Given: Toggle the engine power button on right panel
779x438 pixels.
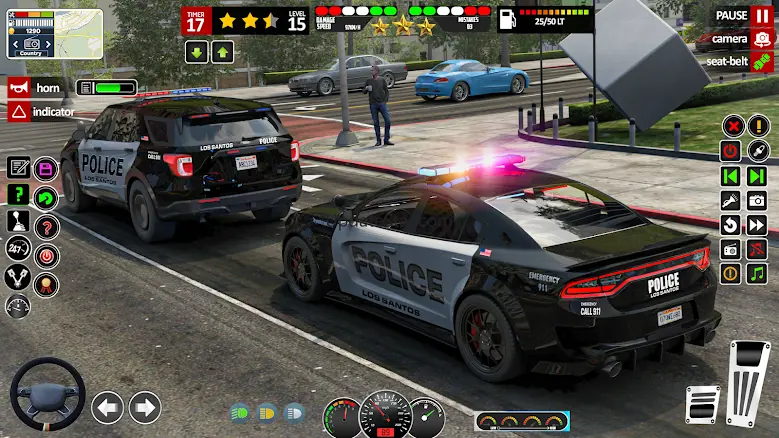Looking at the screenshot, I should 731,151.
